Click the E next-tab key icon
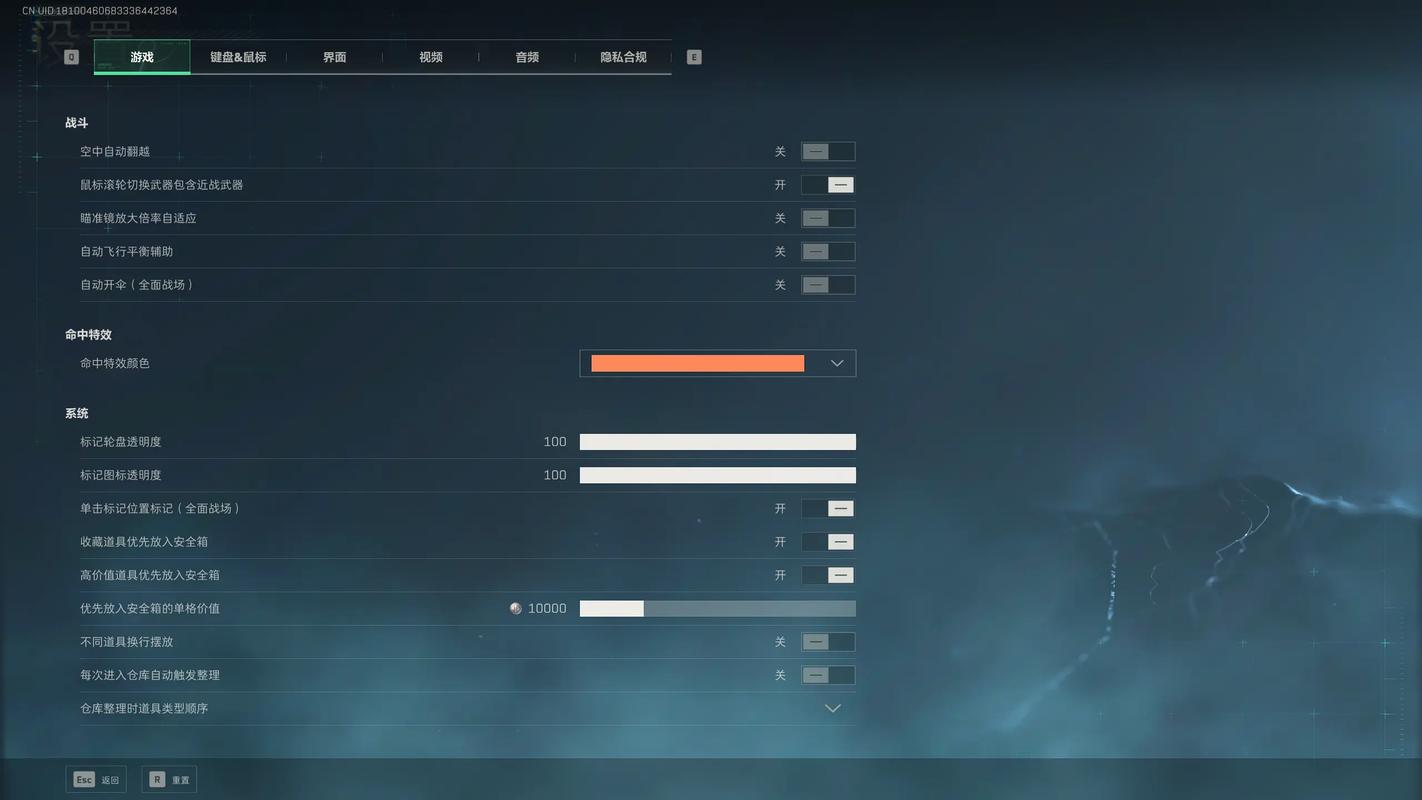1422x800 pixels. pyautogui.click(x=693, y=57)
